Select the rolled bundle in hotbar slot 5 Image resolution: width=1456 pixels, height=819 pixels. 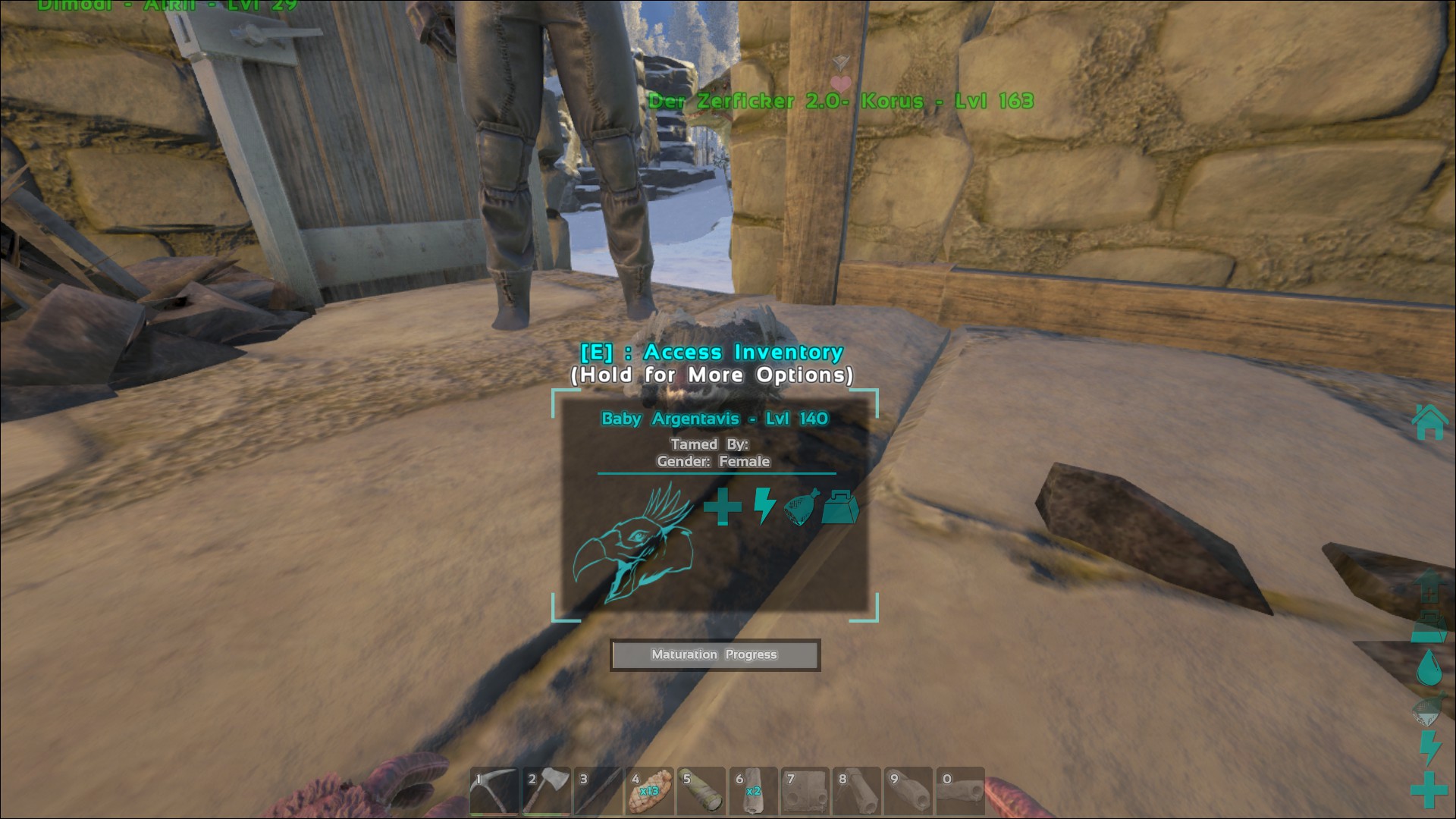coord(701,792)
